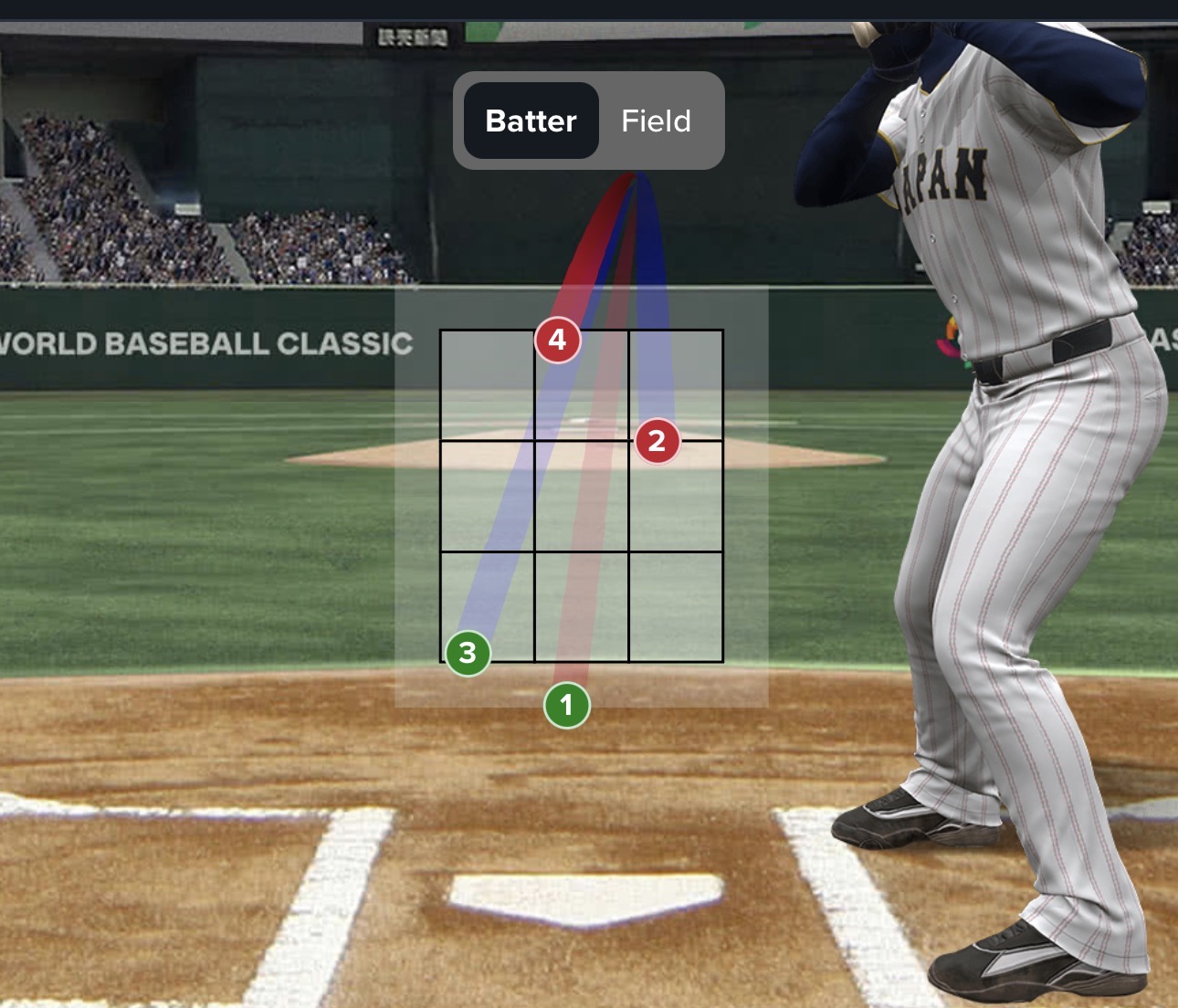Select pitch marker number 2
This screenshot has height=1008, width=1178.
[x=657, y=441]
